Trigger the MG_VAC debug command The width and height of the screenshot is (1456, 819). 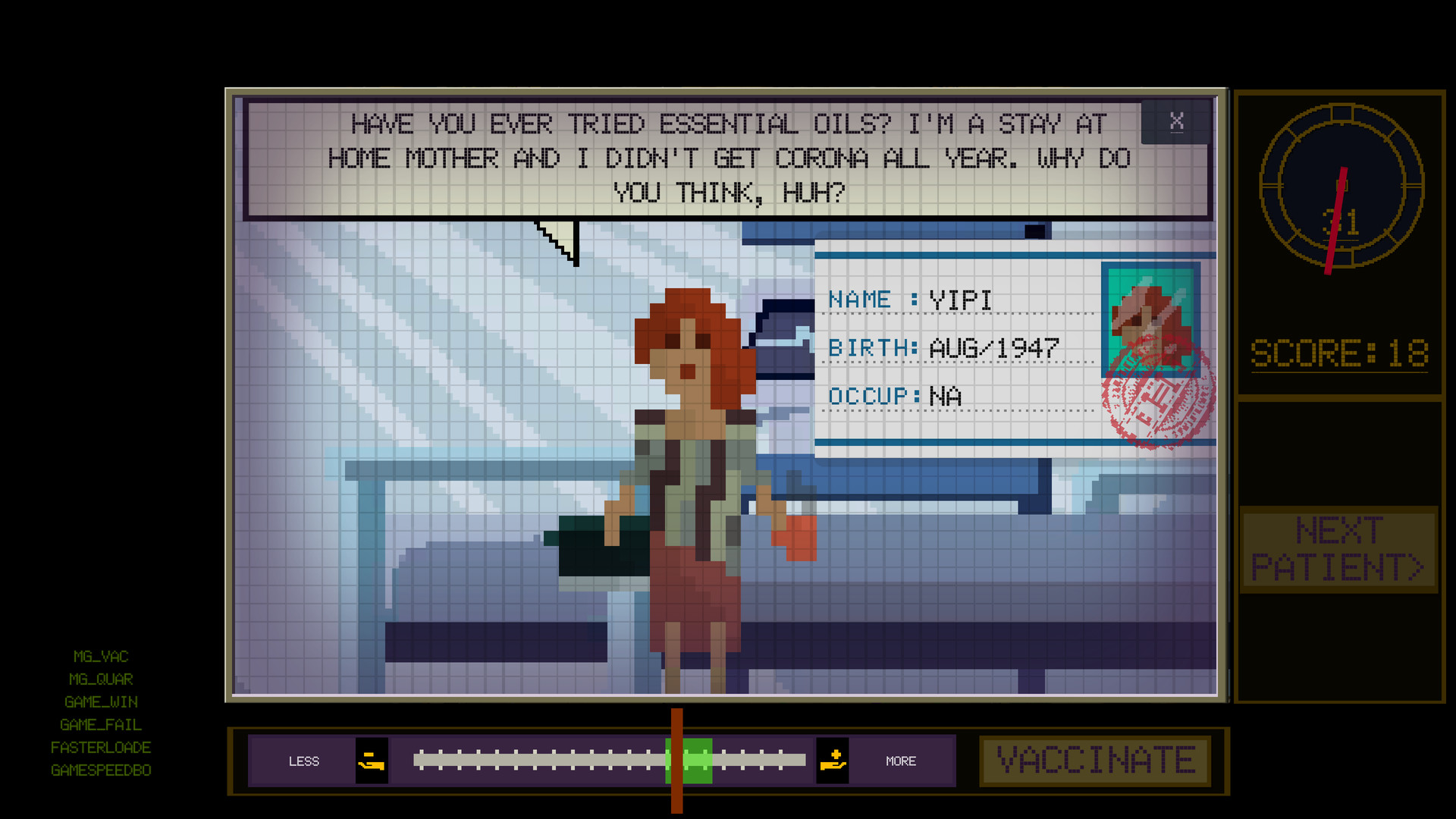(x=101, y=657)
